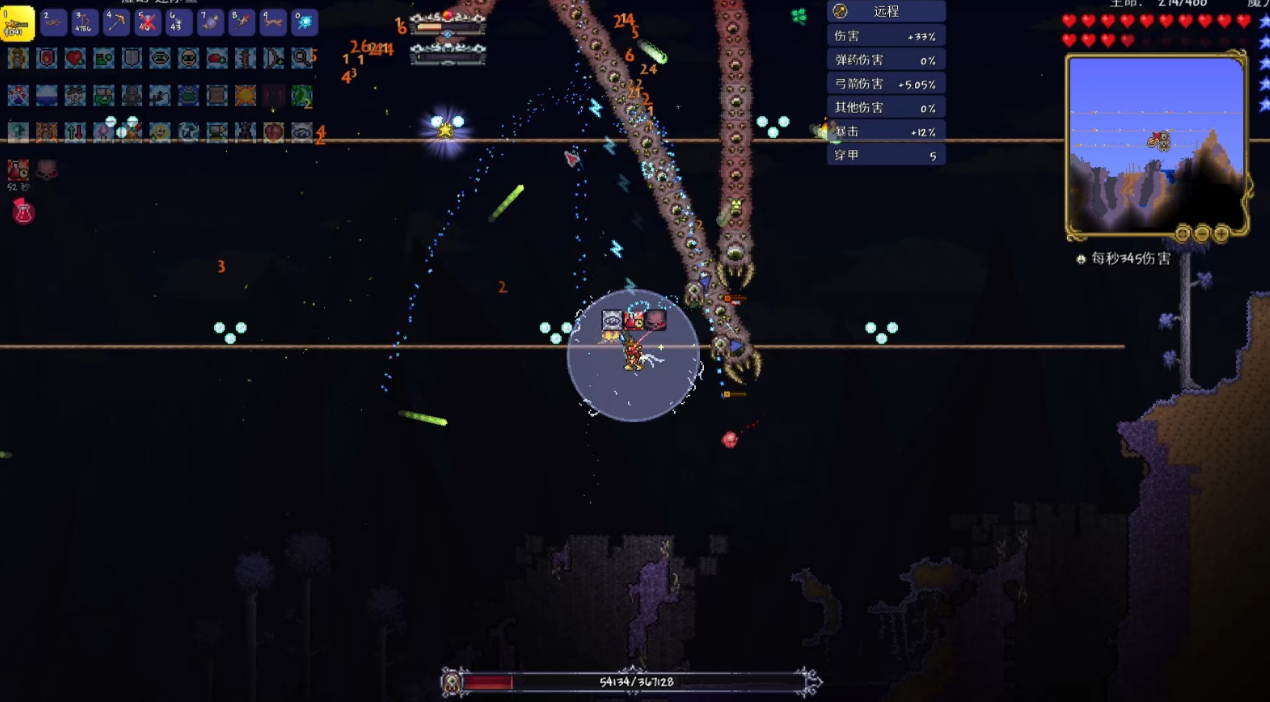Click the potion sickness debuff icon

tap(18, 170)
